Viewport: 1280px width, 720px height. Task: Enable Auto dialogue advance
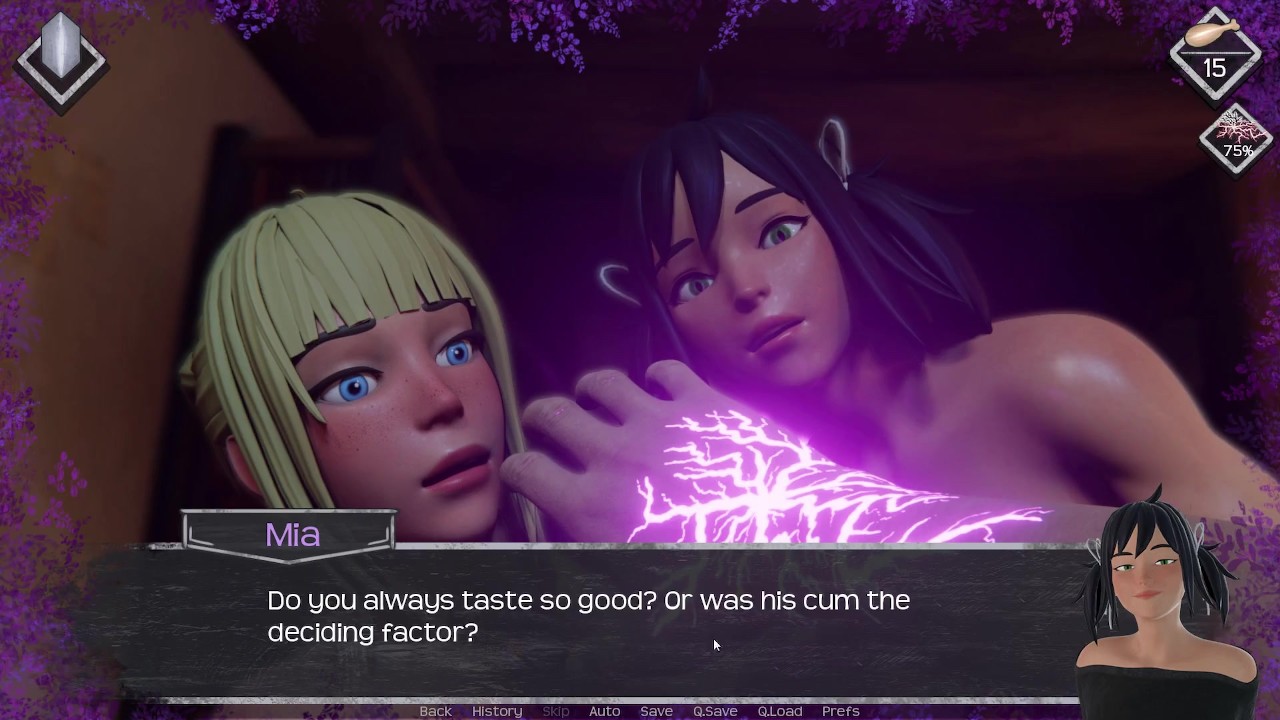coord(604,711)
